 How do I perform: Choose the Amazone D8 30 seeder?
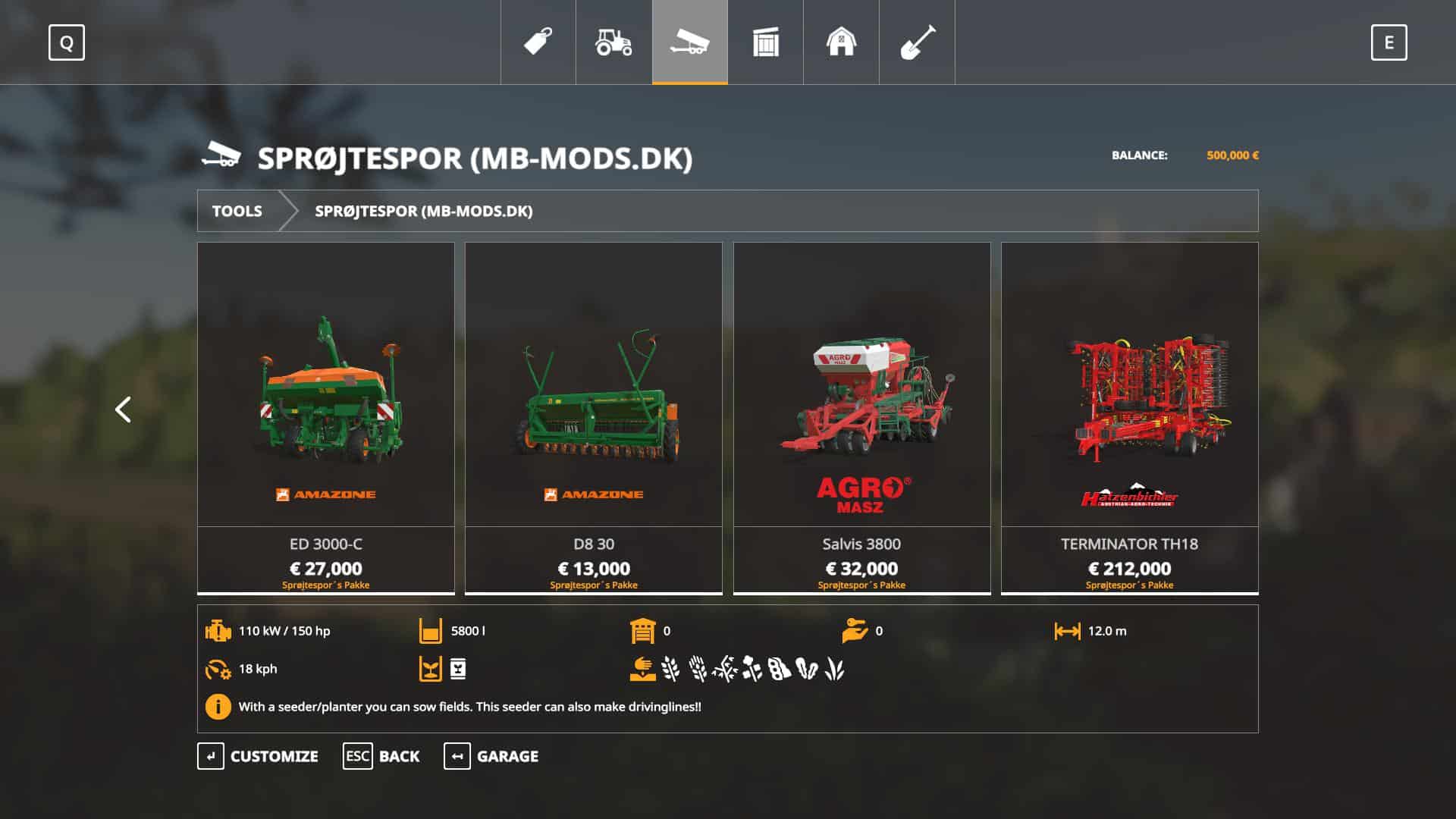pos(594,417)
